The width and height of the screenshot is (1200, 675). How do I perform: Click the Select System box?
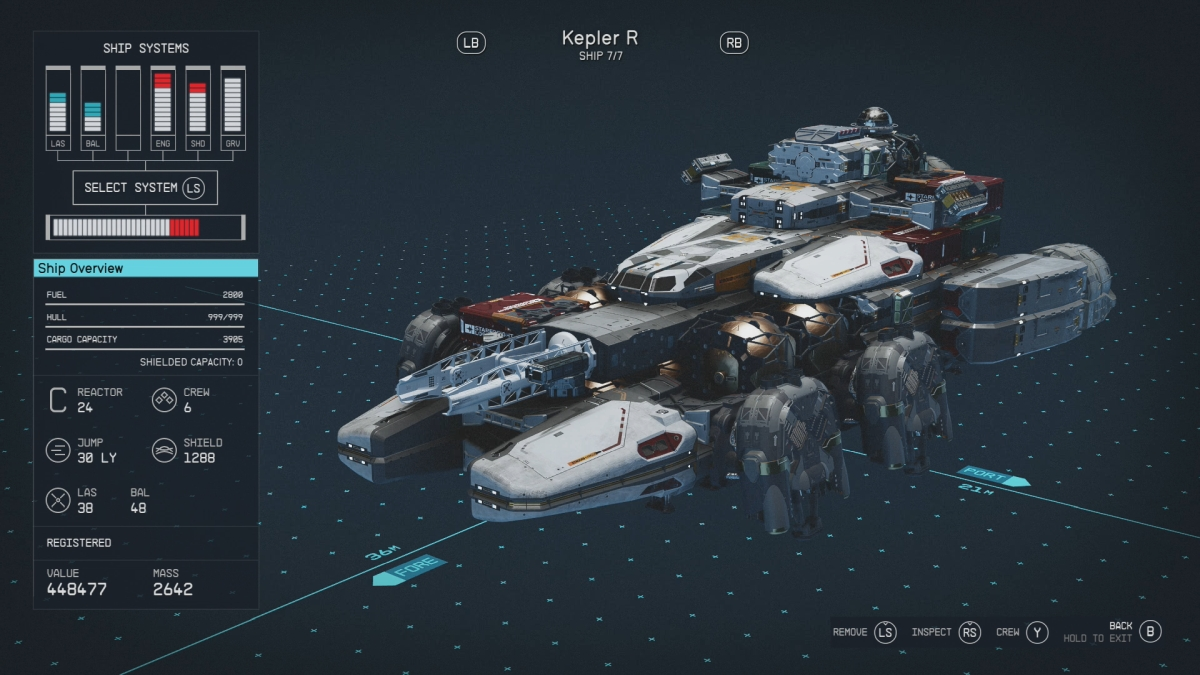coord(145,188)
